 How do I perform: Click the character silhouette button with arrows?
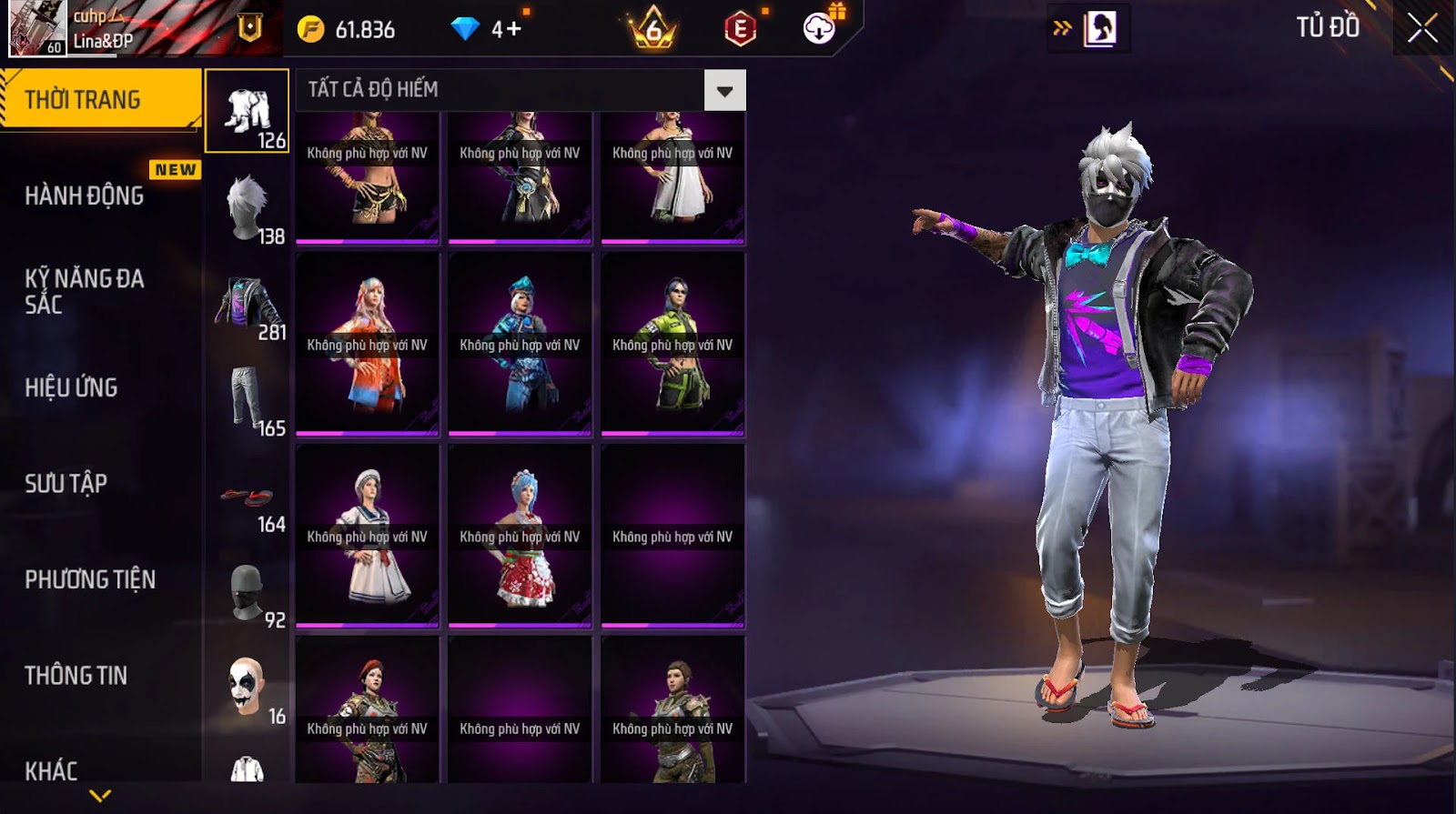point(1099,28)
